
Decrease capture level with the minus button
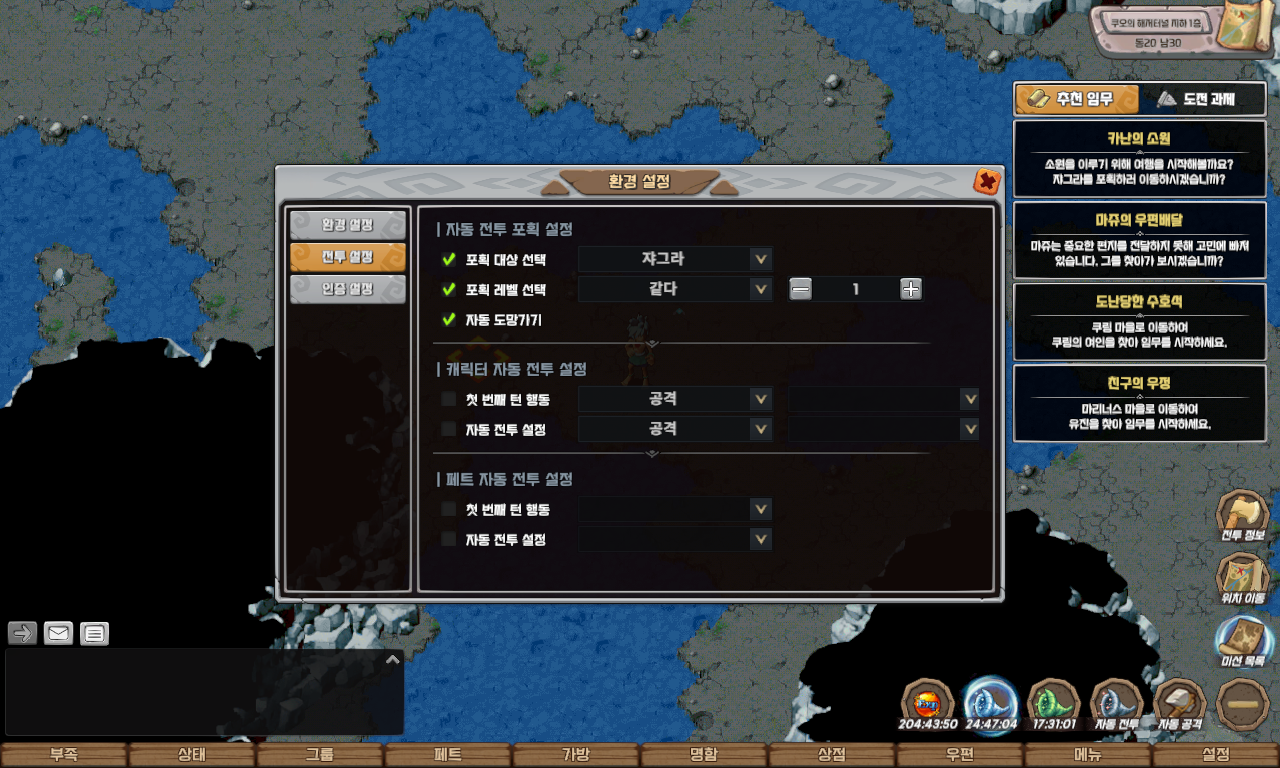point(800,290)
